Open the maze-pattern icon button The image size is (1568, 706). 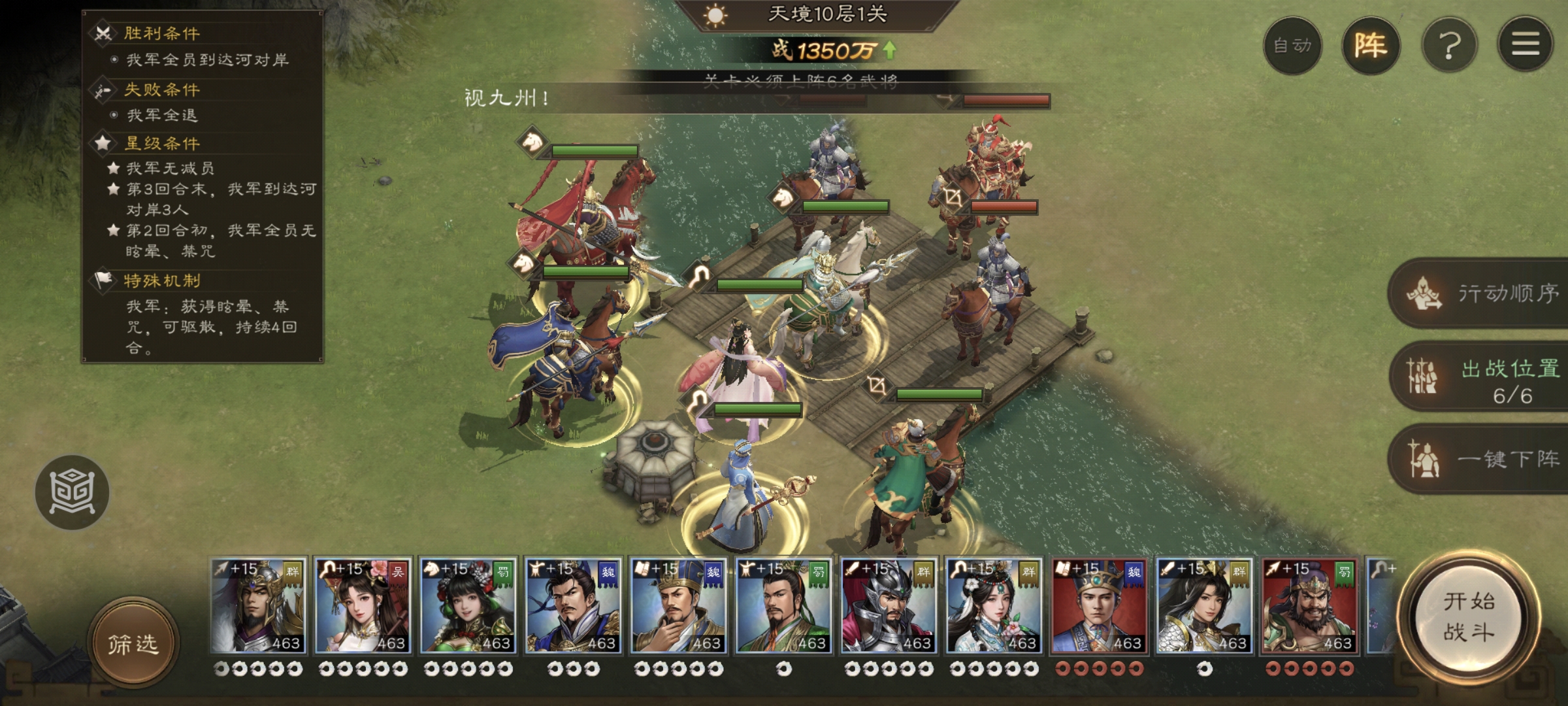(x=72, y=492)
